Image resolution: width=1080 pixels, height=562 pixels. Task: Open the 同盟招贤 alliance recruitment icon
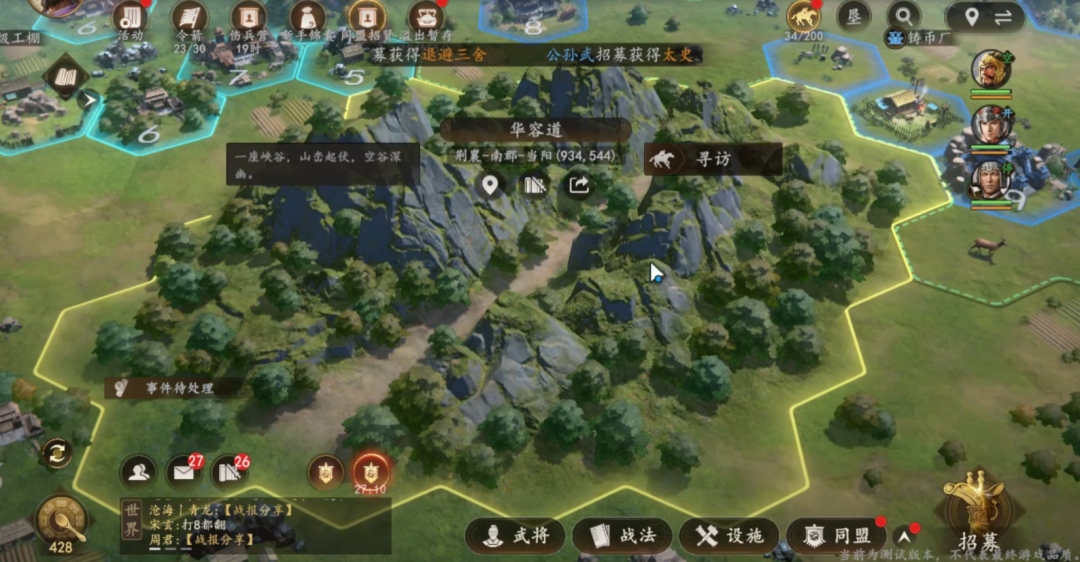tap(367, 18)
